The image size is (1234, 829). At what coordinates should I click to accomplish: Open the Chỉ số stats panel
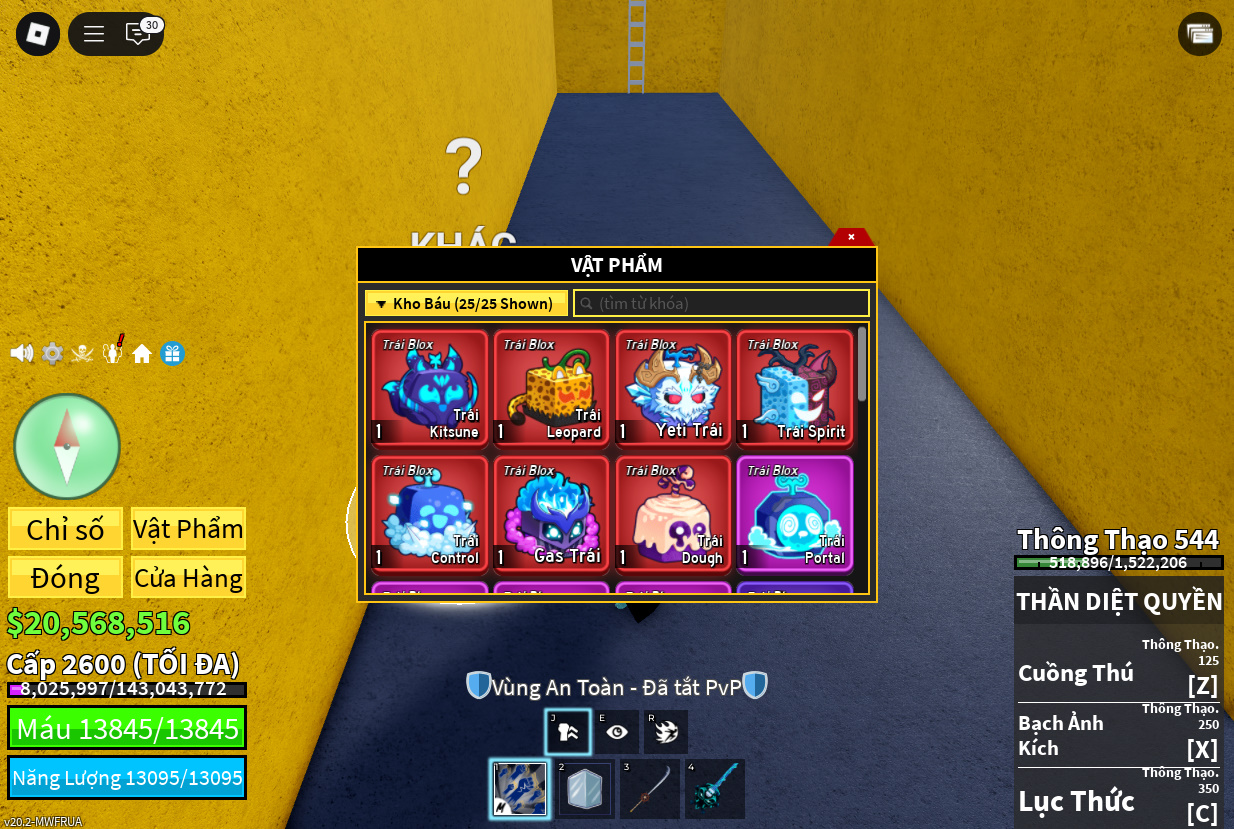pos(66,529)
